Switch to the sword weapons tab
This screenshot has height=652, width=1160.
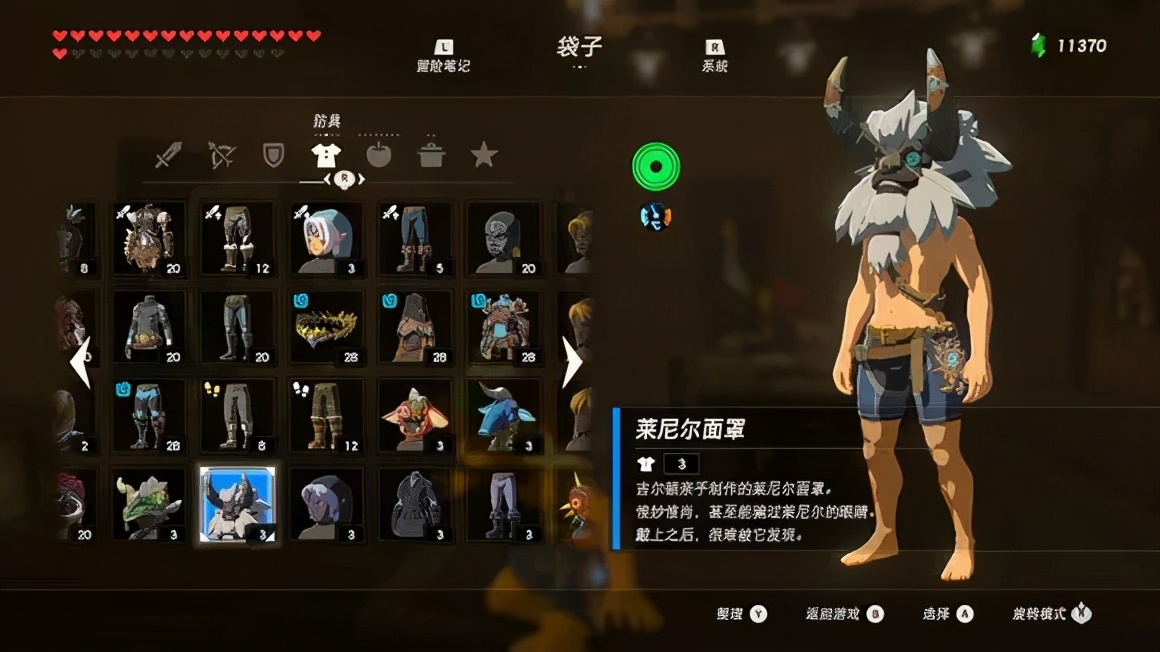point(168,155)
